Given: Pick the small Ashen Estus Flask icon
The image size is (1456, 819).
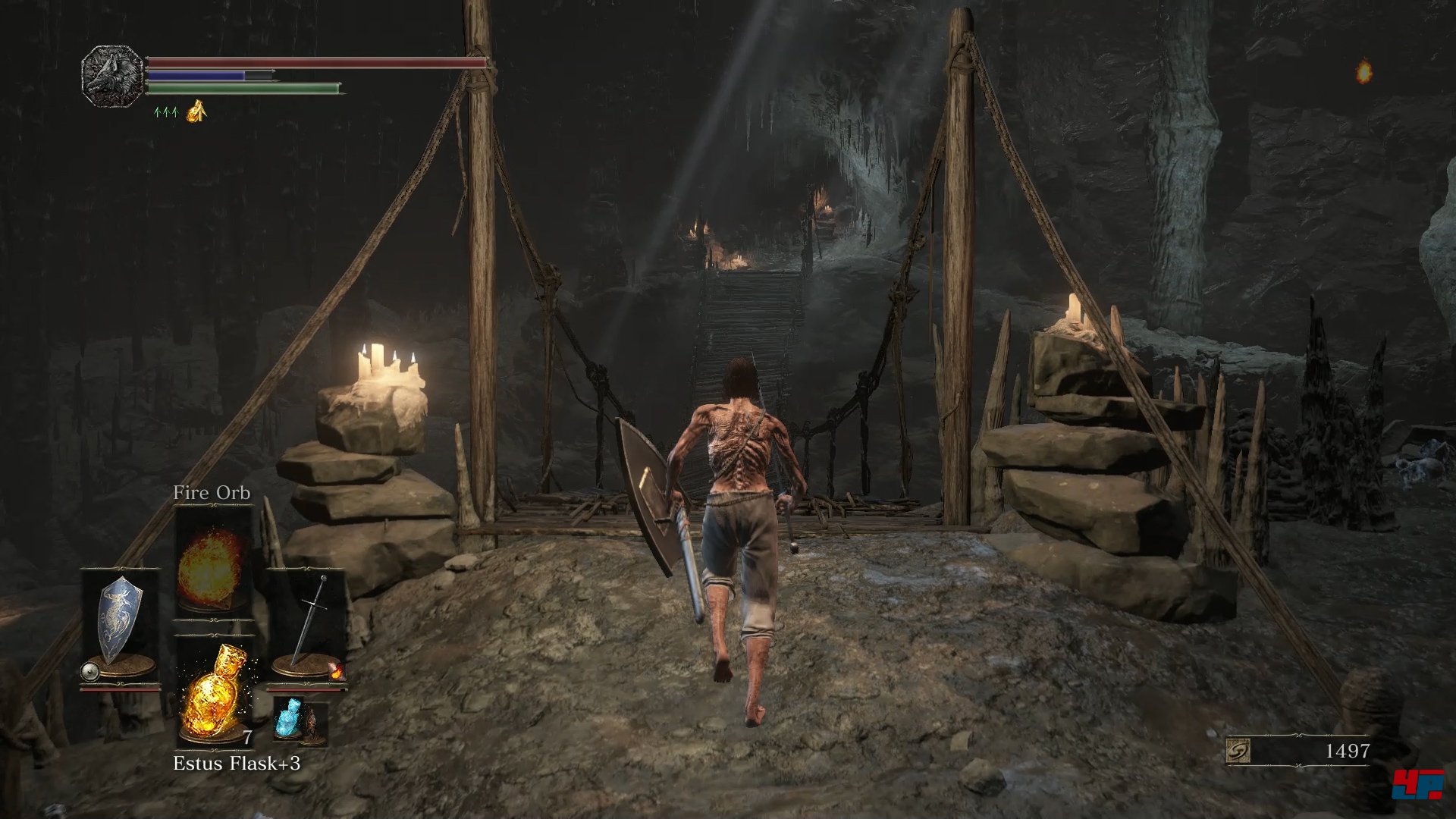Looking at the screenshot, I should click(x=290, y=720).
